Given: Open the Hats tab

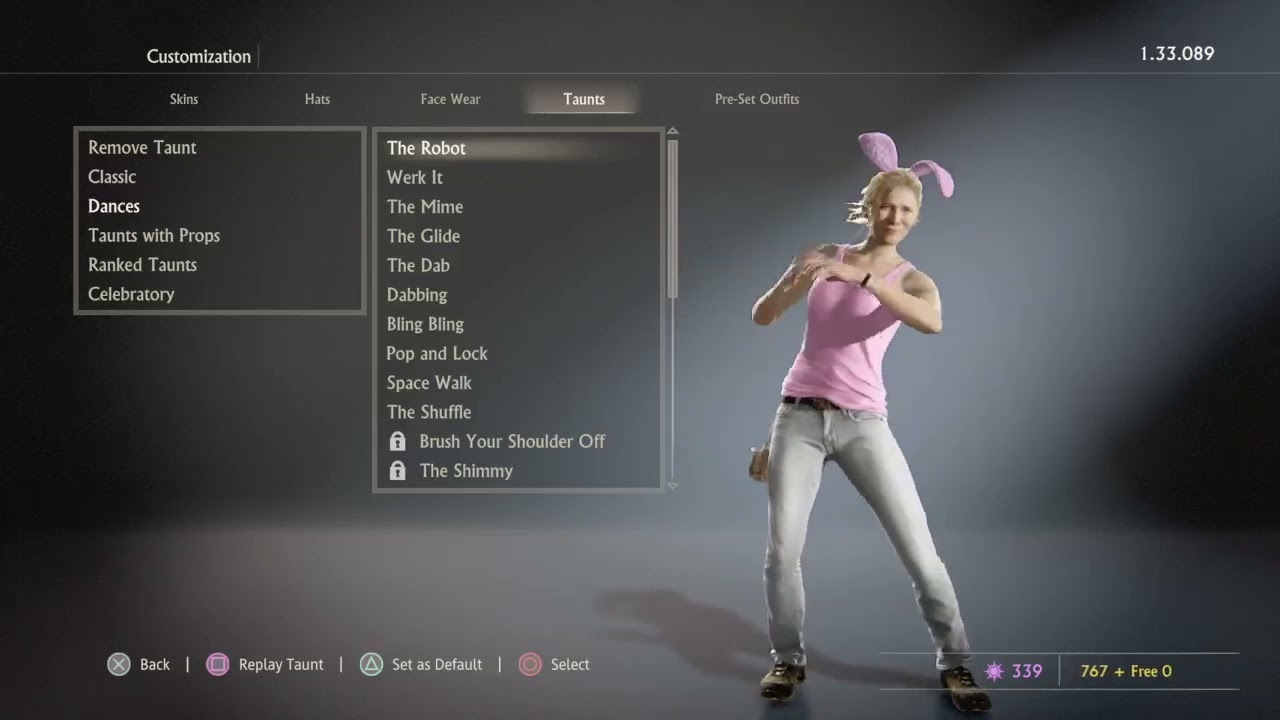Looking at the screenshot, I should click(317, 99).
